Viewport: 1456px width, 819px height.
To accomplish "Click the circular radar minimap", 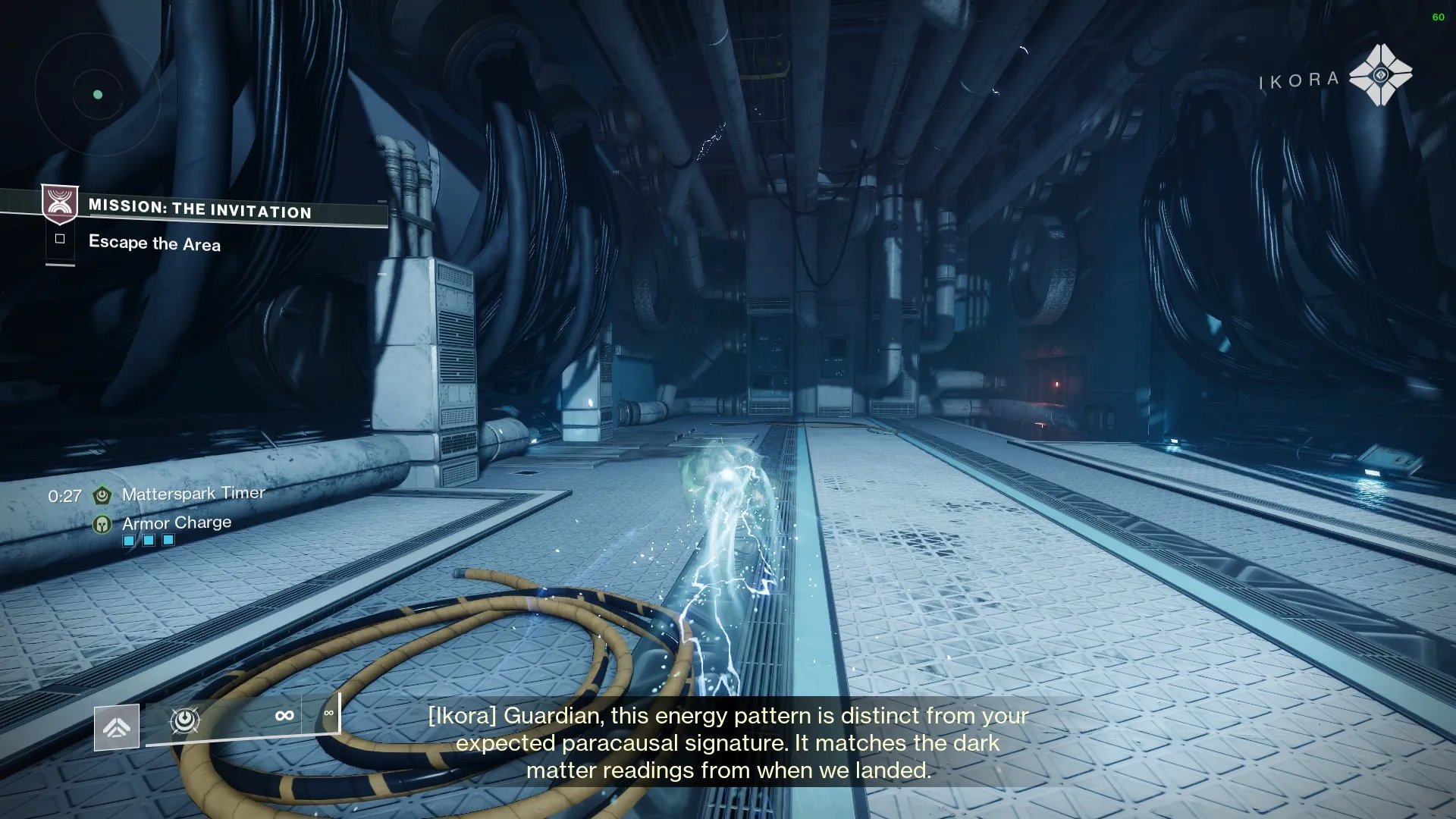I will coord(97,95).
